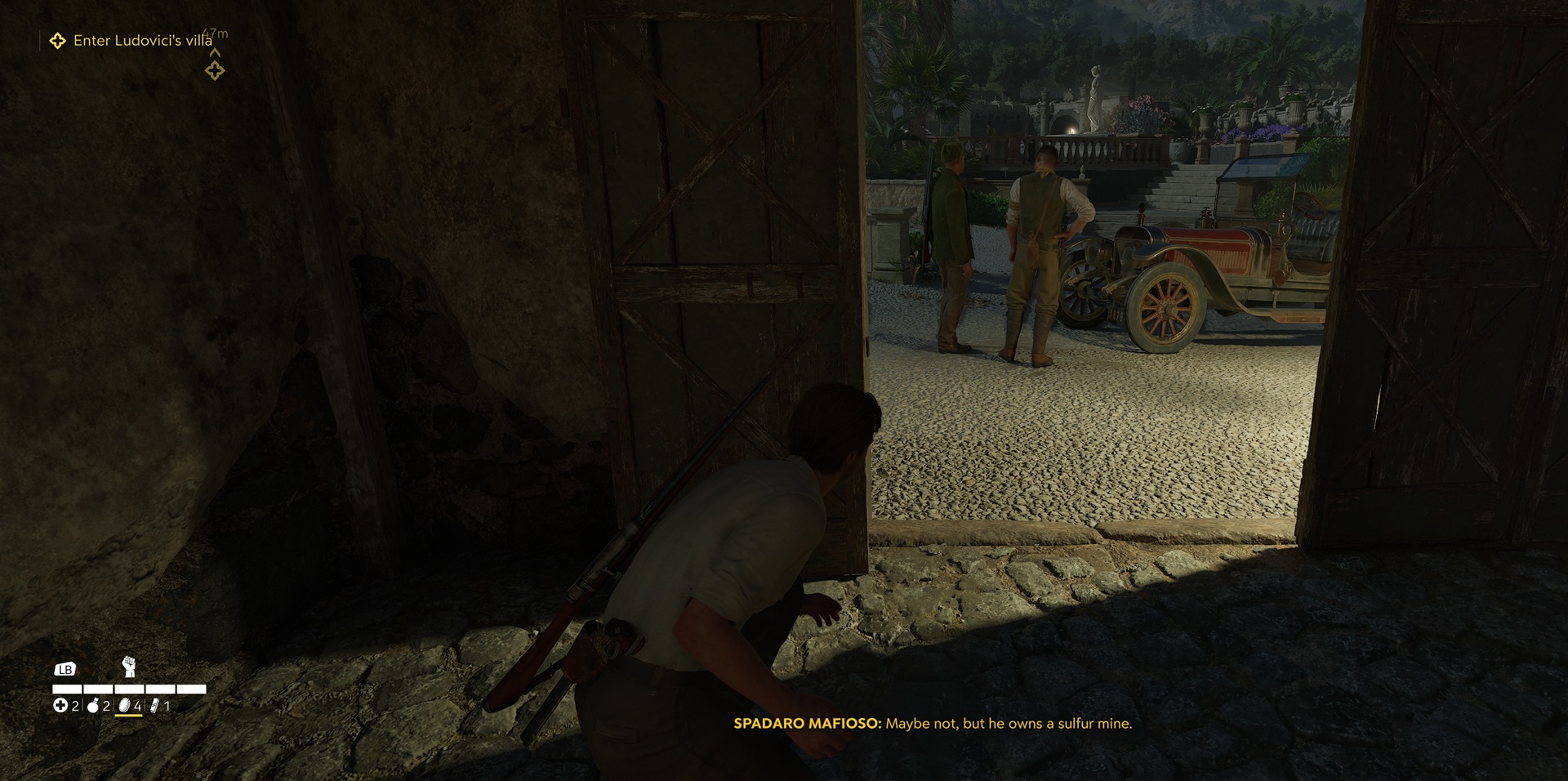Click the raised fist melee icon
The height and width of the screenshot is (781, 1568).
click(128, 667)
